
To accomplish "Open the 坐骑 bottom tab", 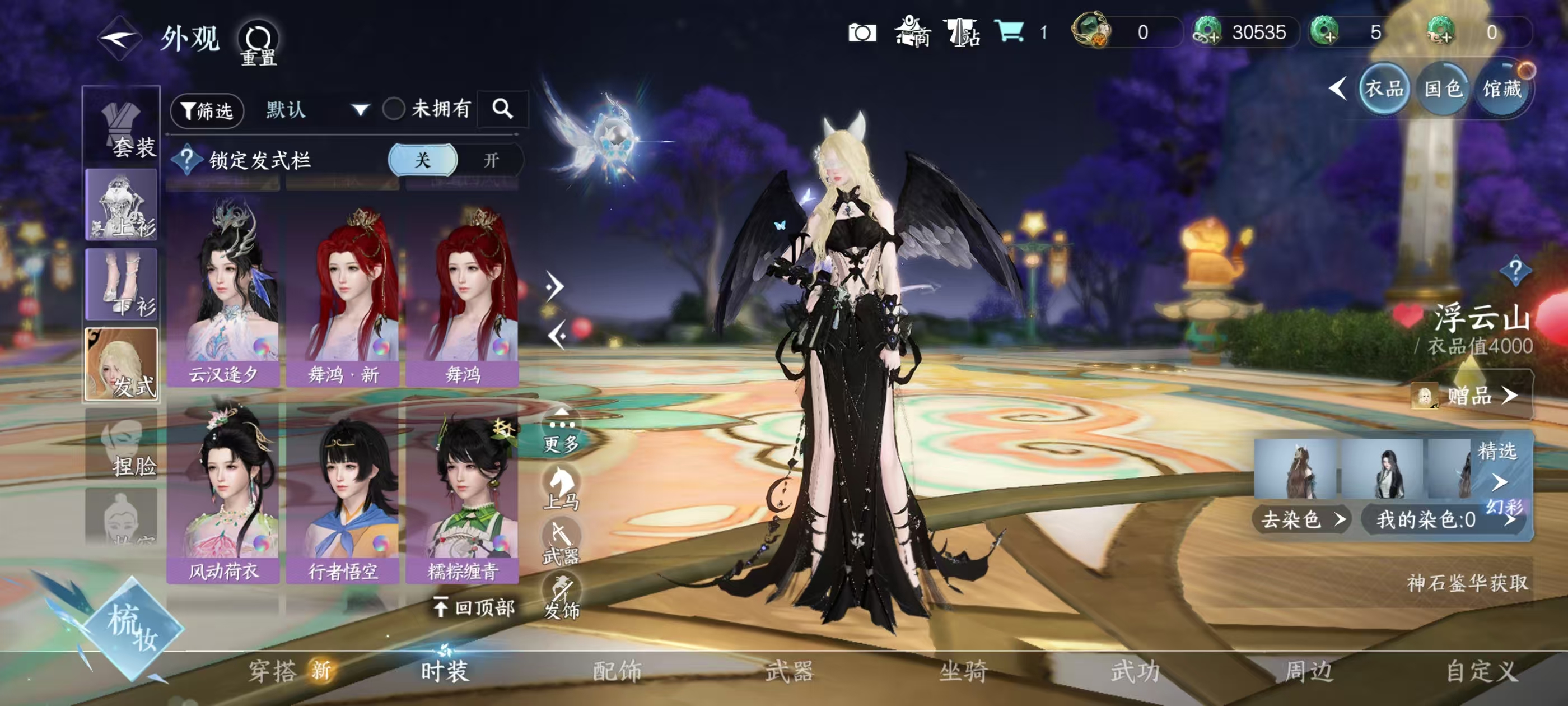I will [x=962, y=671].
